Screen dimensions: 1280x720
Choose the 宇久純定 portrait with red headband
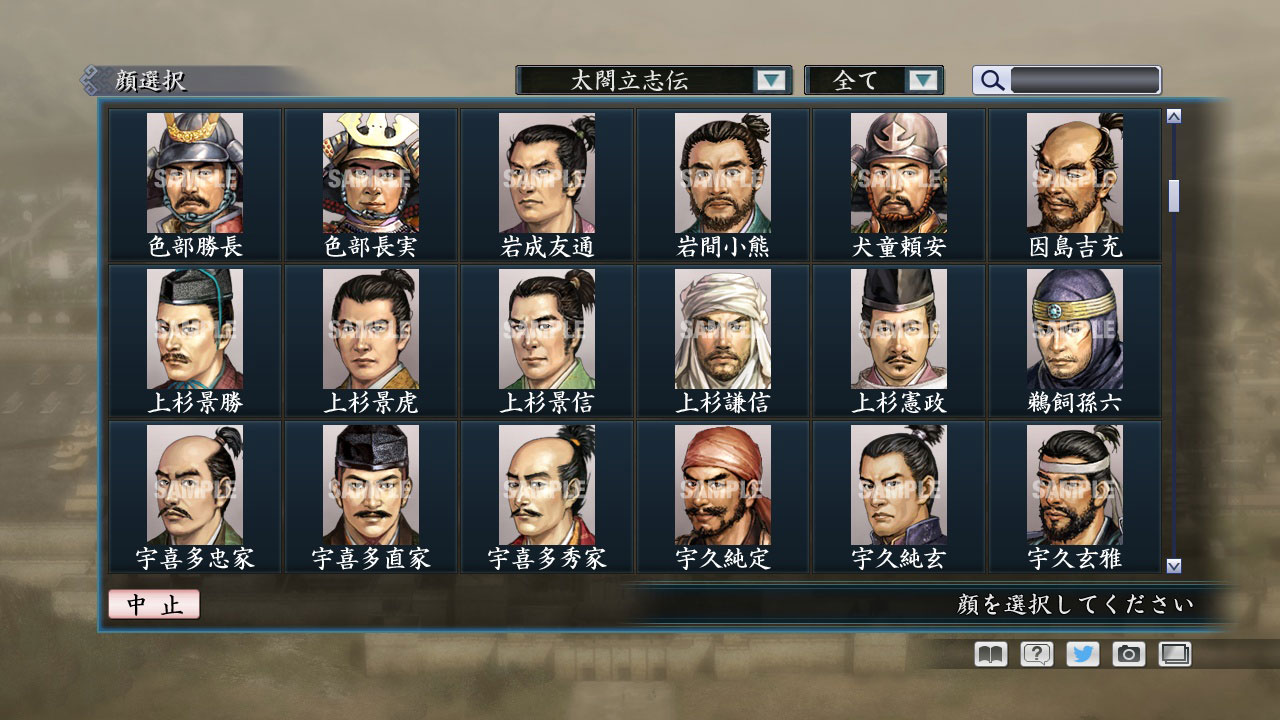click(722, 480)
